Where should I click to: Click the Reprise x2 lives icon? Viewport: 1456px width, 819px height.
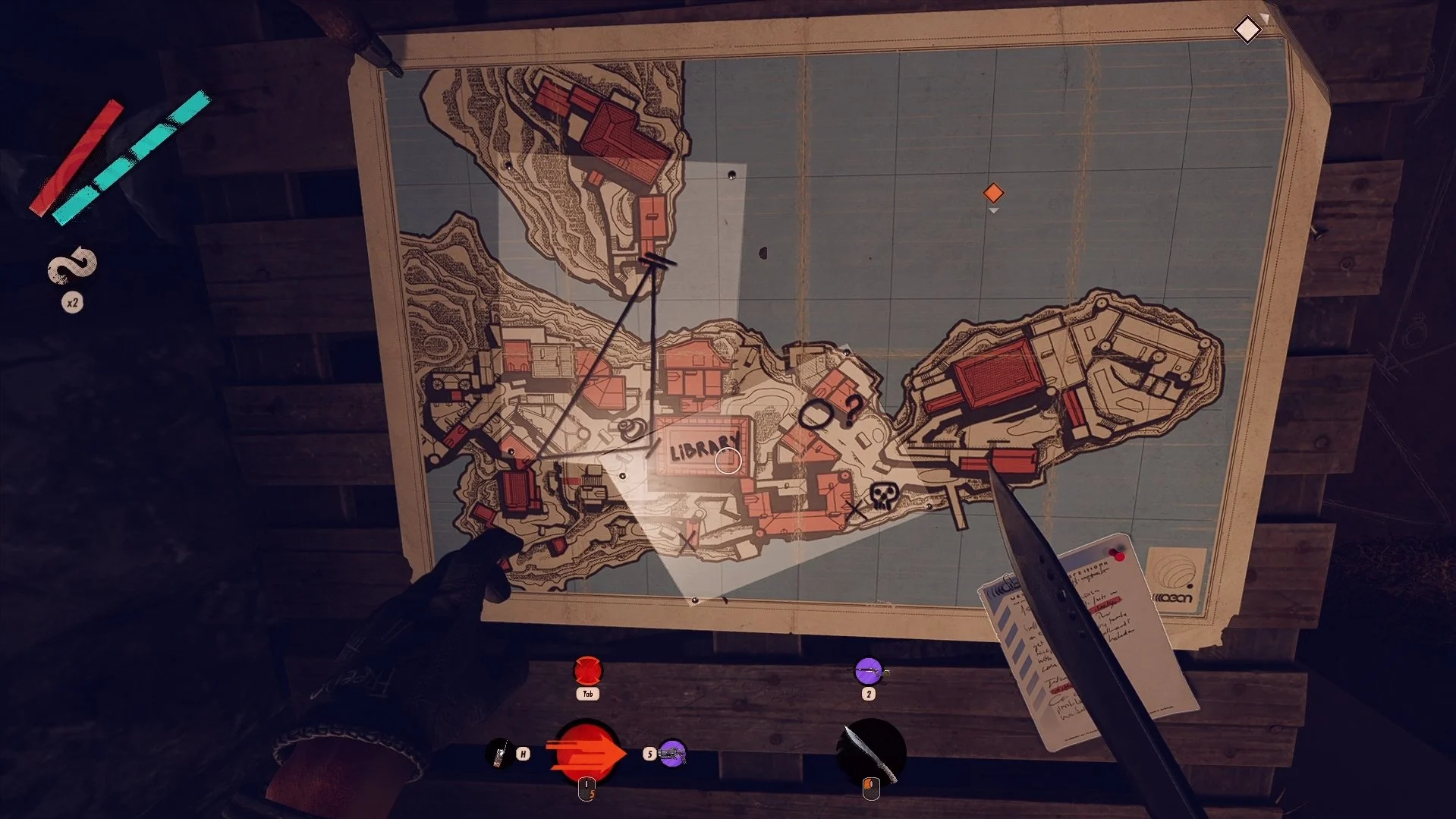tap(73, 268)
